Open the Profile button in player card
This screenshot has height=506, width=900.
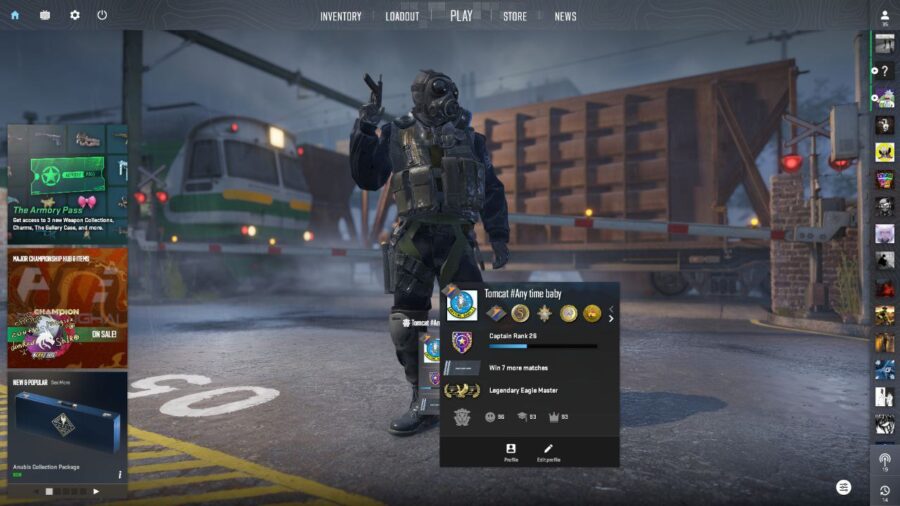[x=511, y=451]
